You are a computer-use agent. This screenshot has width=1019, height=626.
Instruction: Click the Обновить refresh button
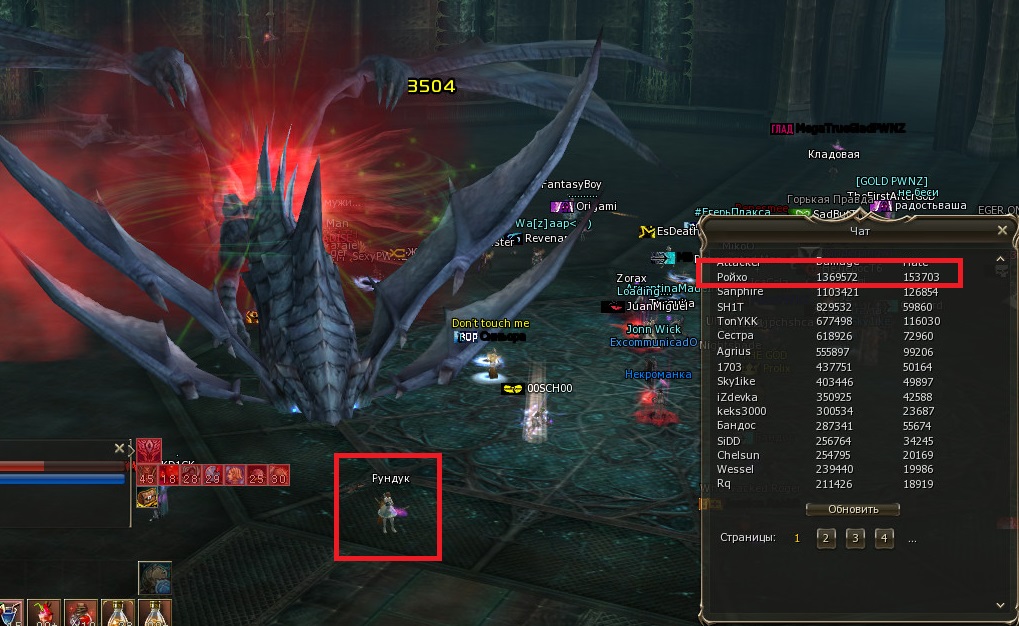point(853,509)
